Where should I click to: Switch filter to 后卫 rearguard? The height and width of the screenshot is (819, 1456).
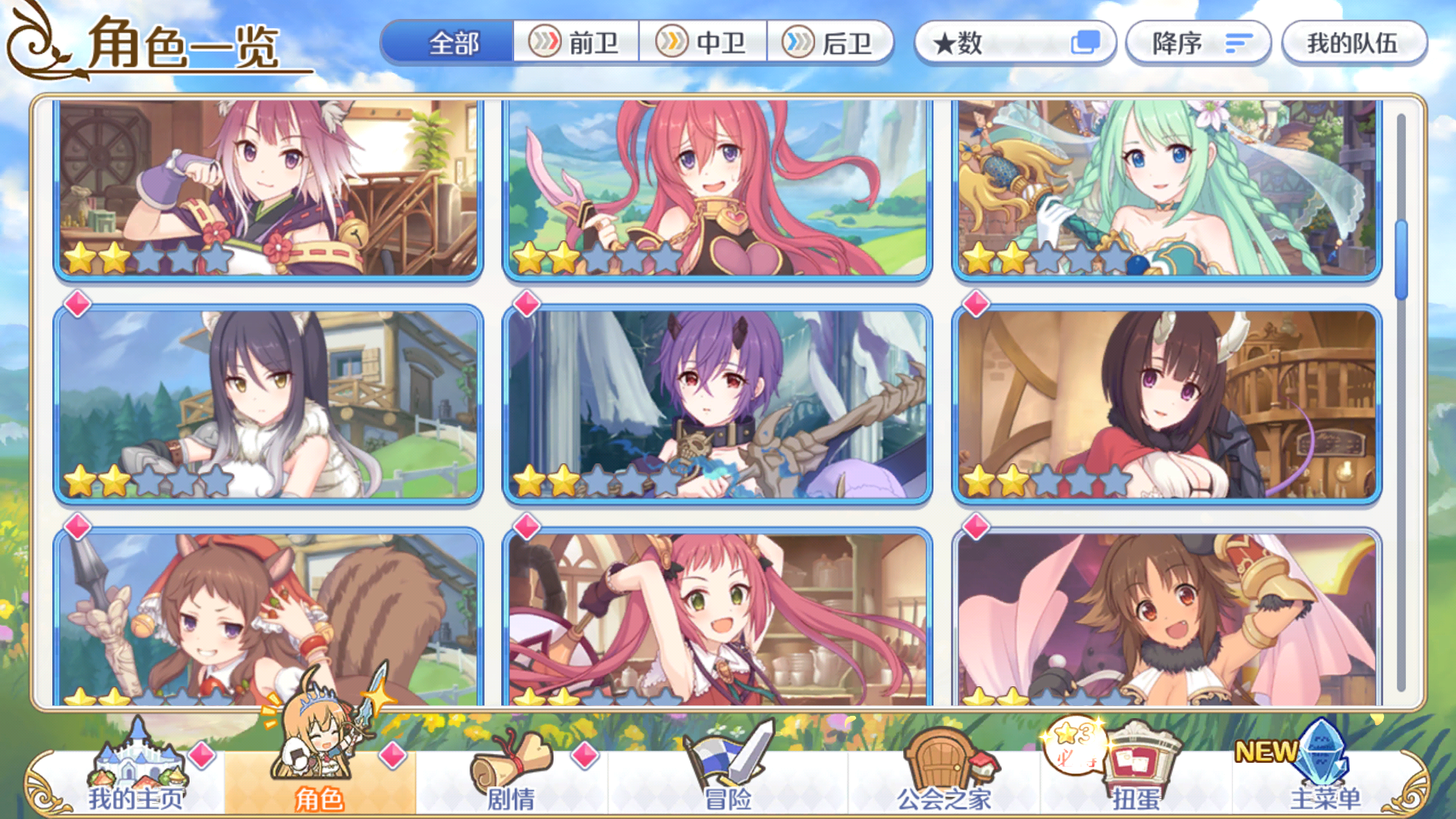831,44
